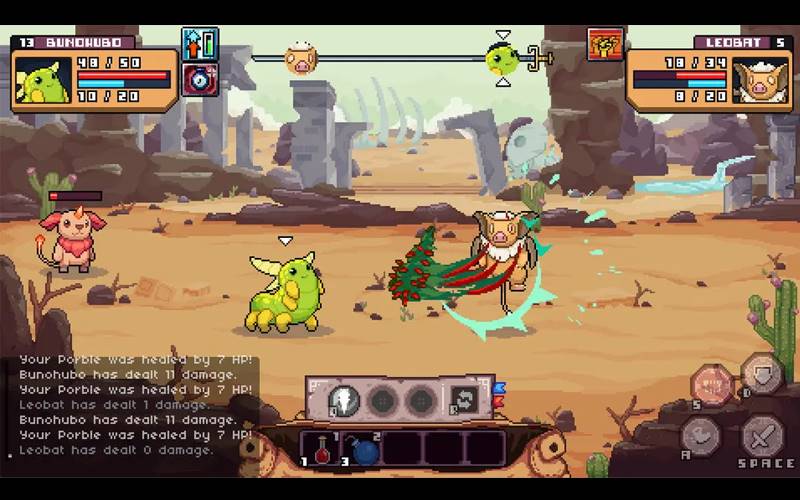Inspect the stopwatch status effect icon
The image size is (800, 500).
(x=200, y=79)
